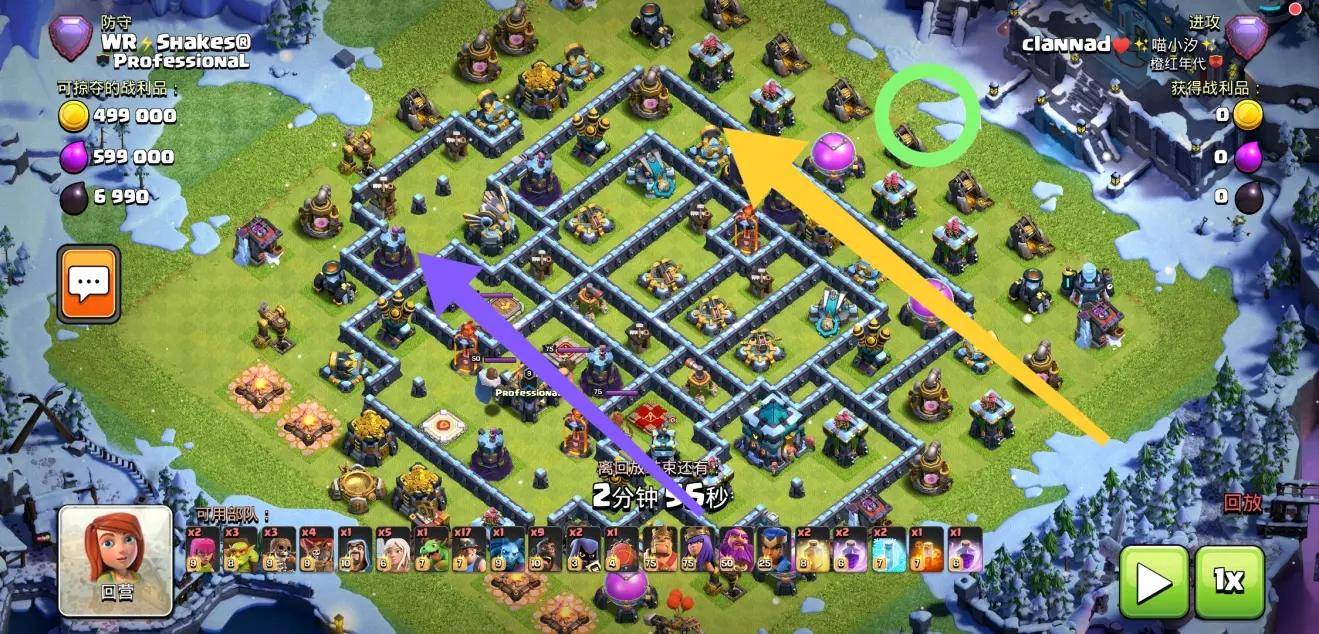This screenshot has width=1319, height=634.
Task: Select the Wizard troop slot
Action: click(353, 549)
